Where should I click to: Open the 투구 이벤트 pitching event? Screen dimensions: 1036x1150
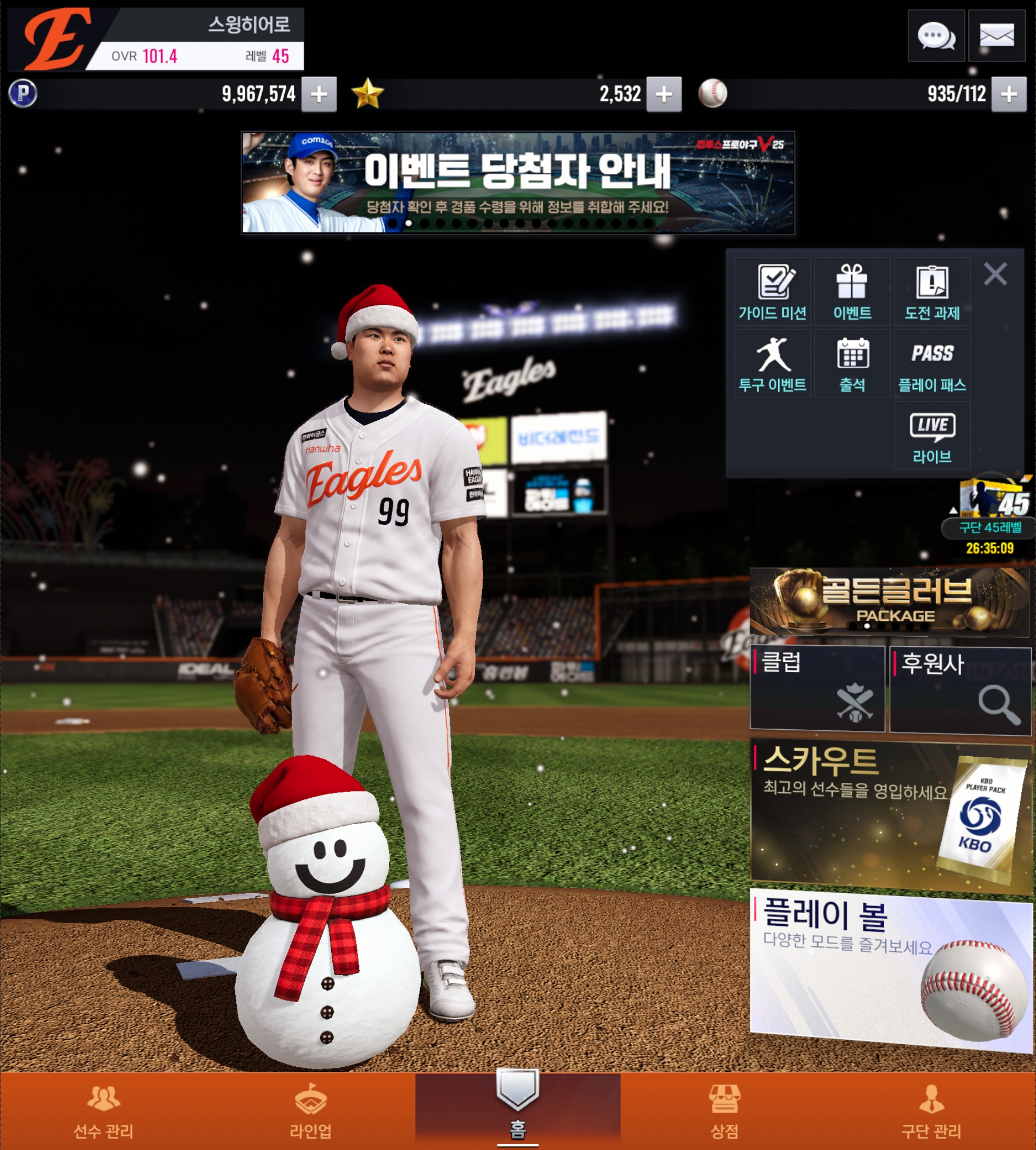tap(772, 364)
